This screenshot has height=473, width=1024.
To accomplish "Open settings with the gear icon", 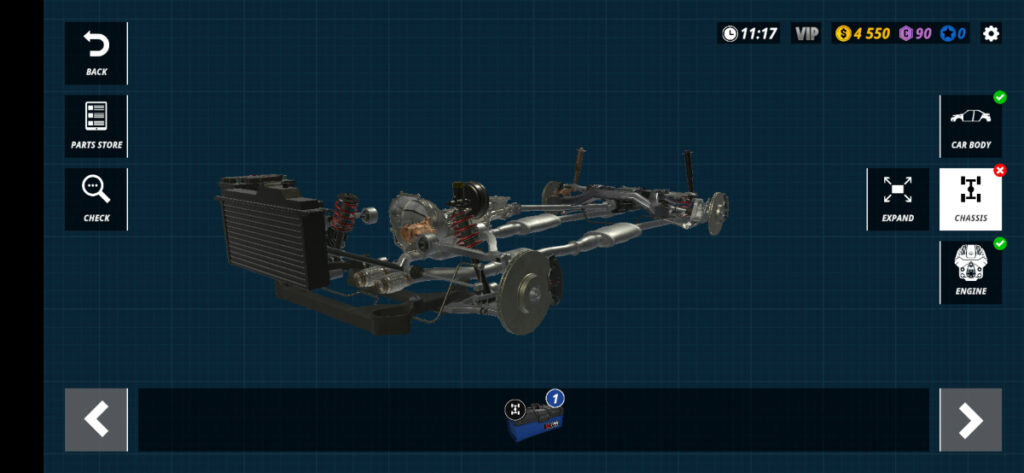I will click(990, 34).
